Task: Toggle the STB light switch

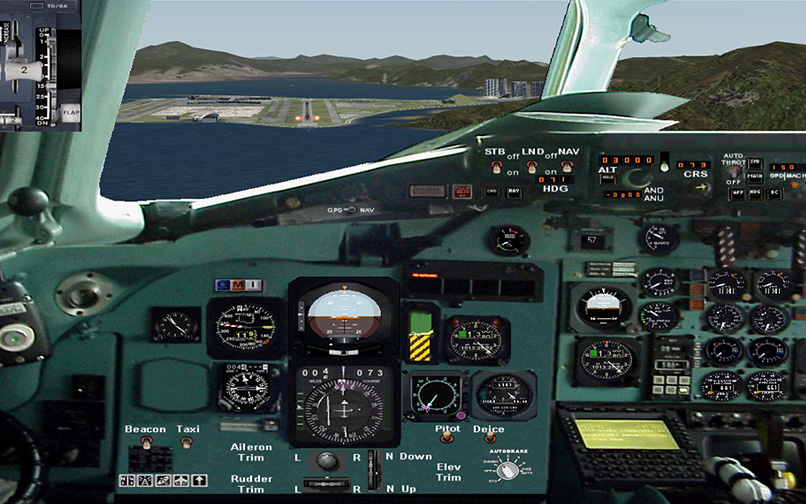Action: tap(497, 166)
